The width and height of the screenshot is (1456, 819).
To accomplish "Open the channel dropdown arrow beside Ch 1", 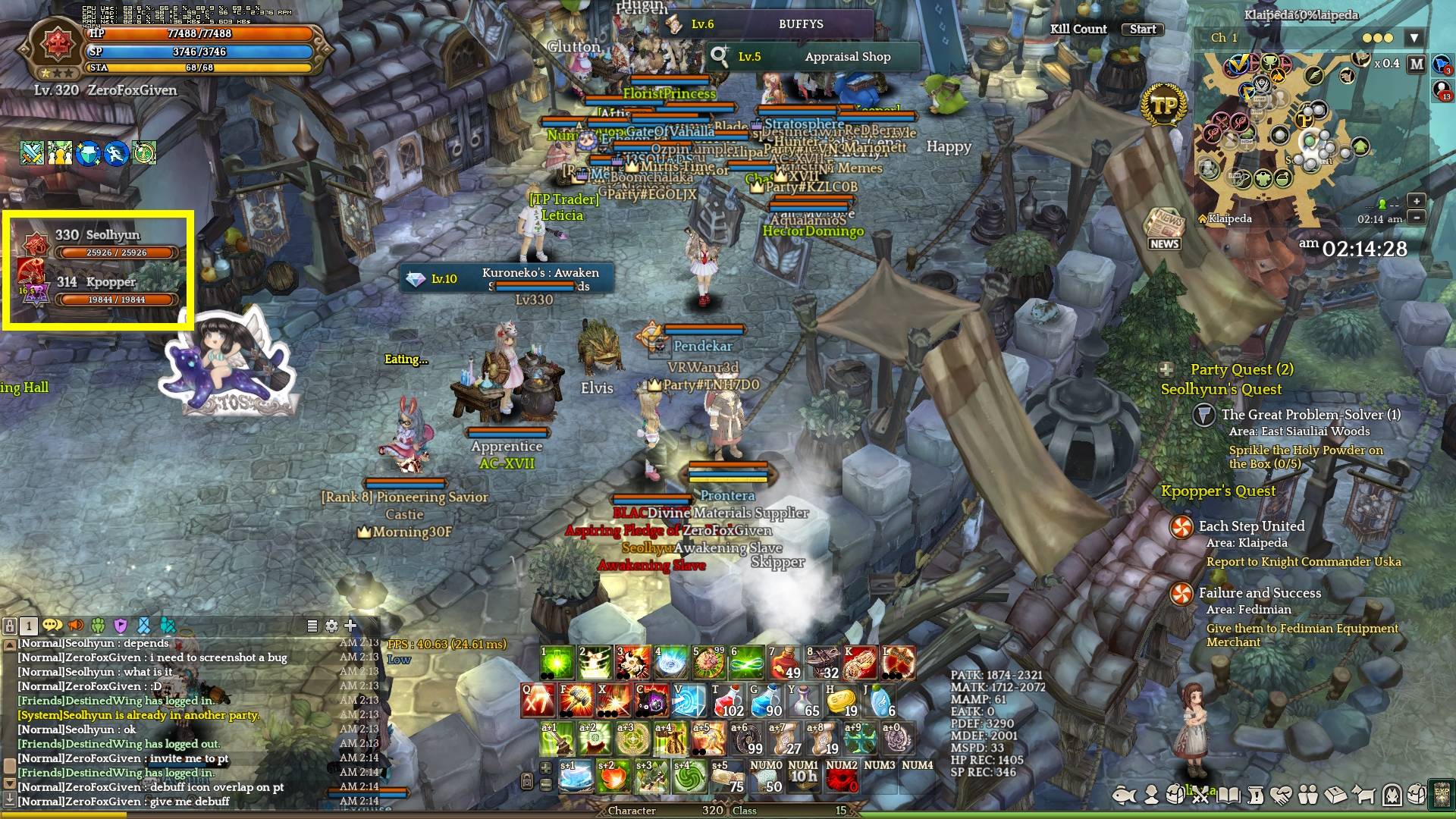I will pyautogui.click(x=1414, y=36).
